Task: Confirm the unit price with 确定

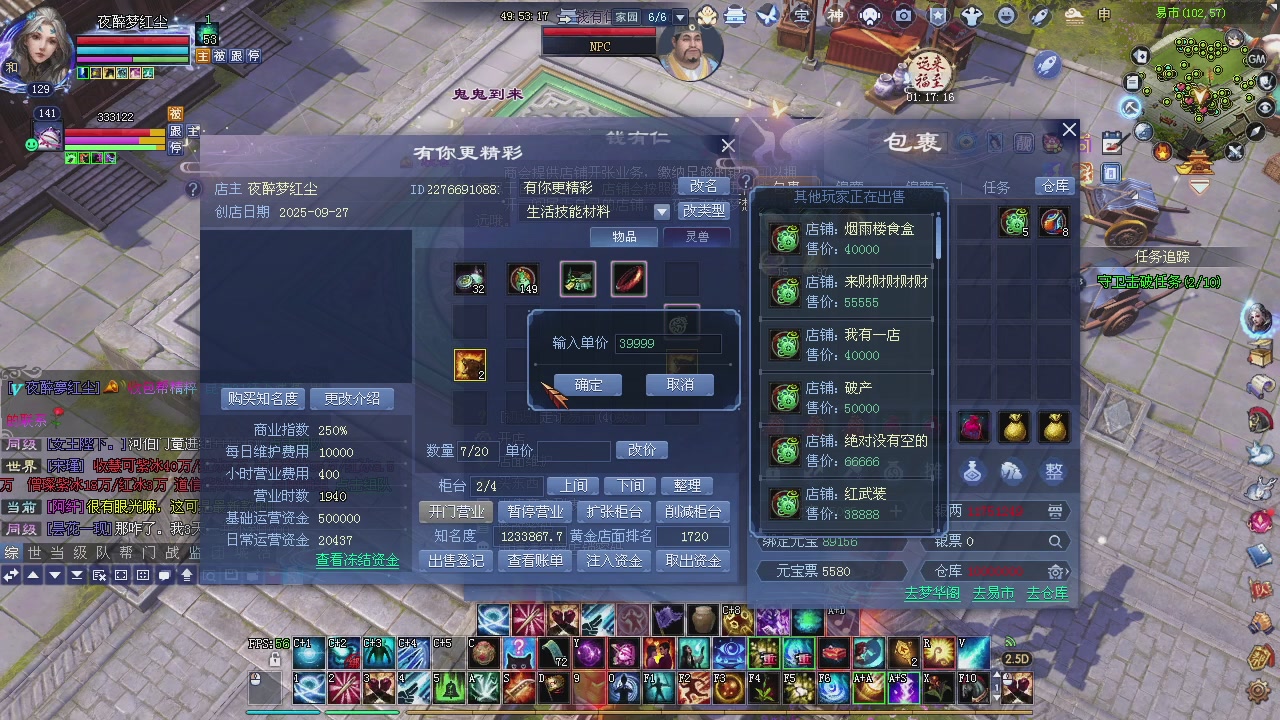Action: point(588,385)
